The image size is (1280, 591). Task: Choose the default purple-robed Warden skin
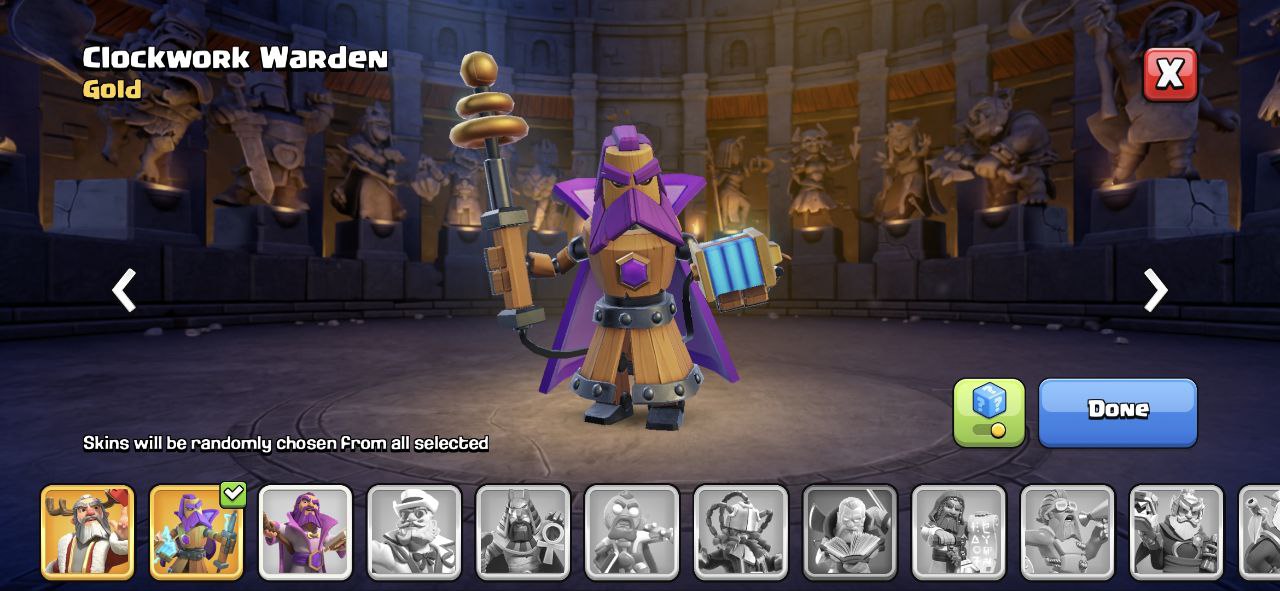[x=305, y=532]
